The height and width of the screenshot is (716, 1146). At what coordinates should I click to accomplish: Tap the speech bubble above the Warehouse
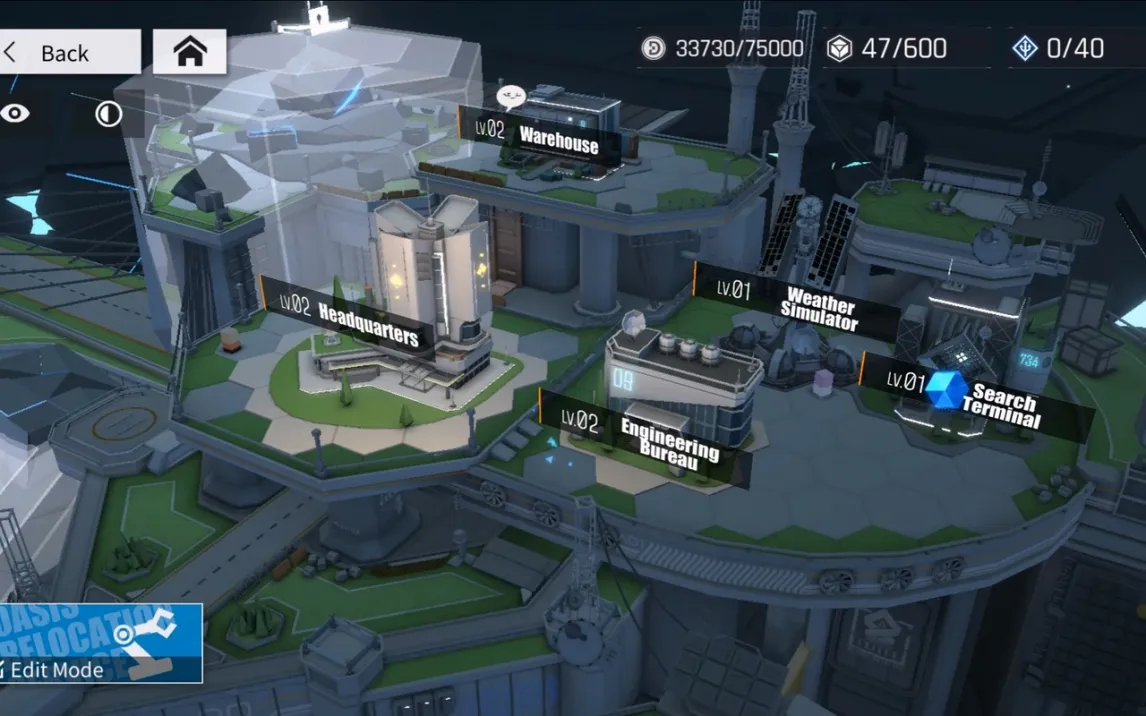(x=511, y=97)
